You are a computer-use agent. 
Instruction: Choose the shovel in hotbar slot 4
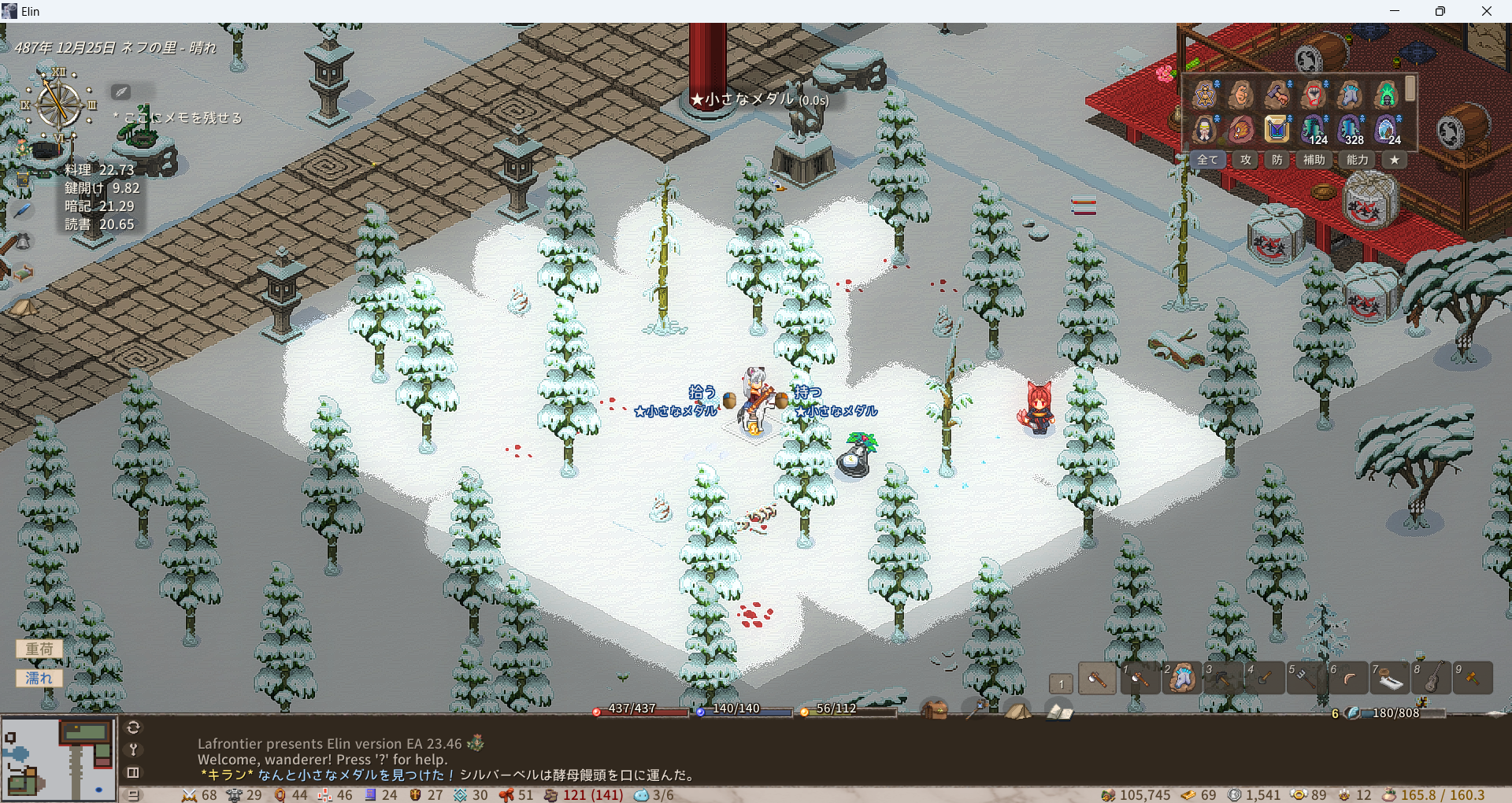[1265, 678]
